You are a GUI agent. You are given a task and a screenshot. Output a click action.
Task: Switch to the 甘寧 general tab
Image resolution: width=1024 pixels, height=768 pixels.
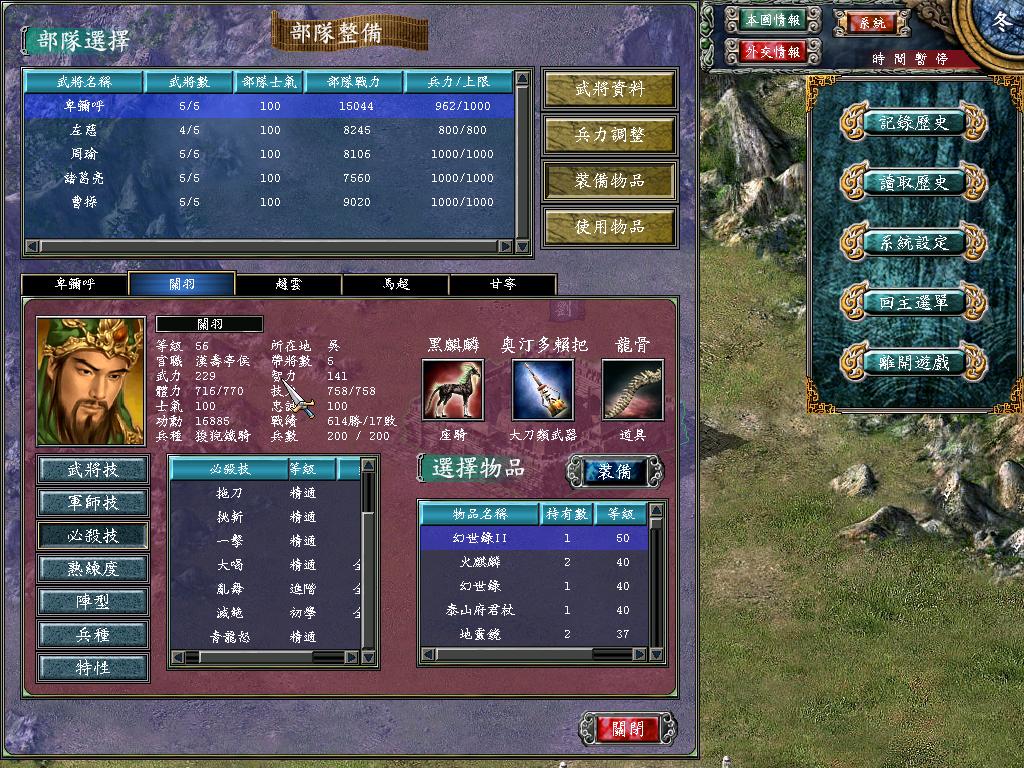point(502,284)
